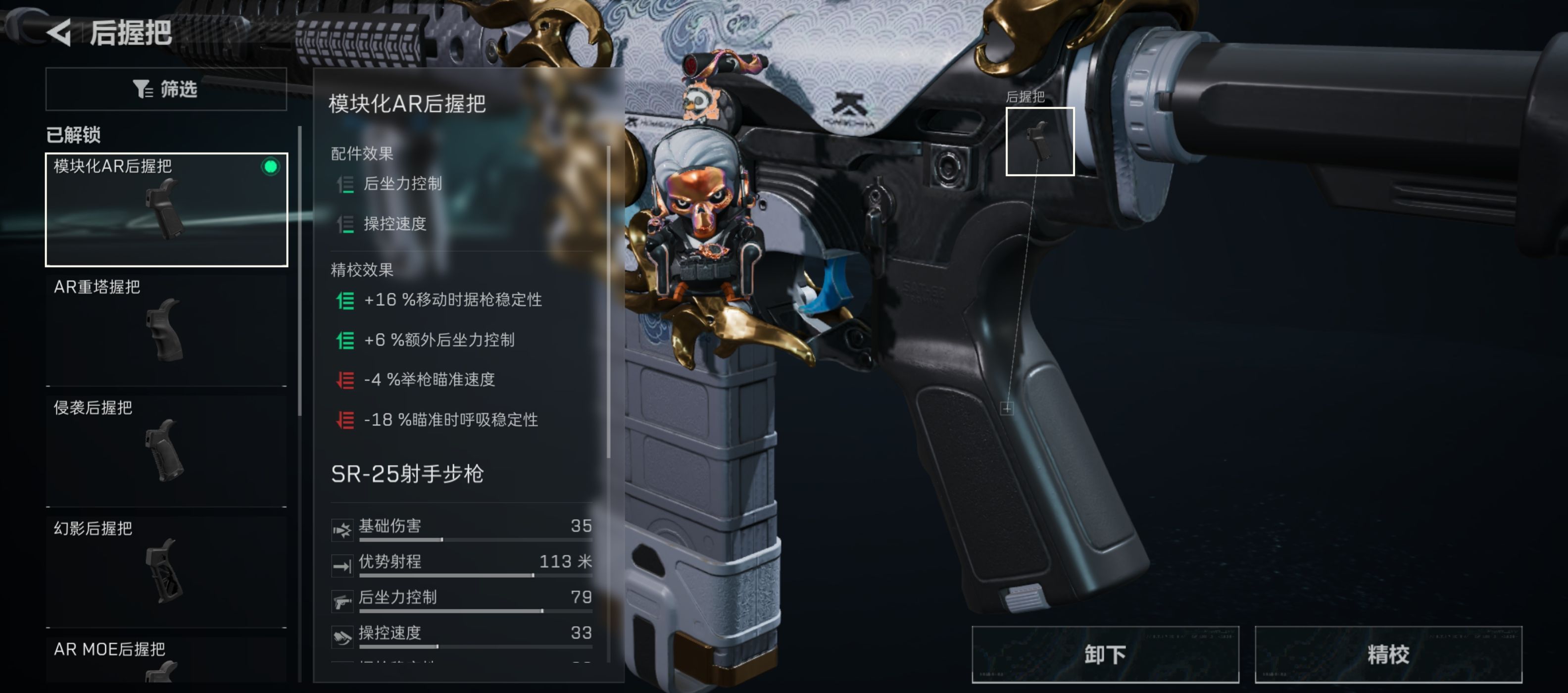Click the 操控速度 handling icon
The height and width of the screenshot is (693, 1568).
click(343, 637)
